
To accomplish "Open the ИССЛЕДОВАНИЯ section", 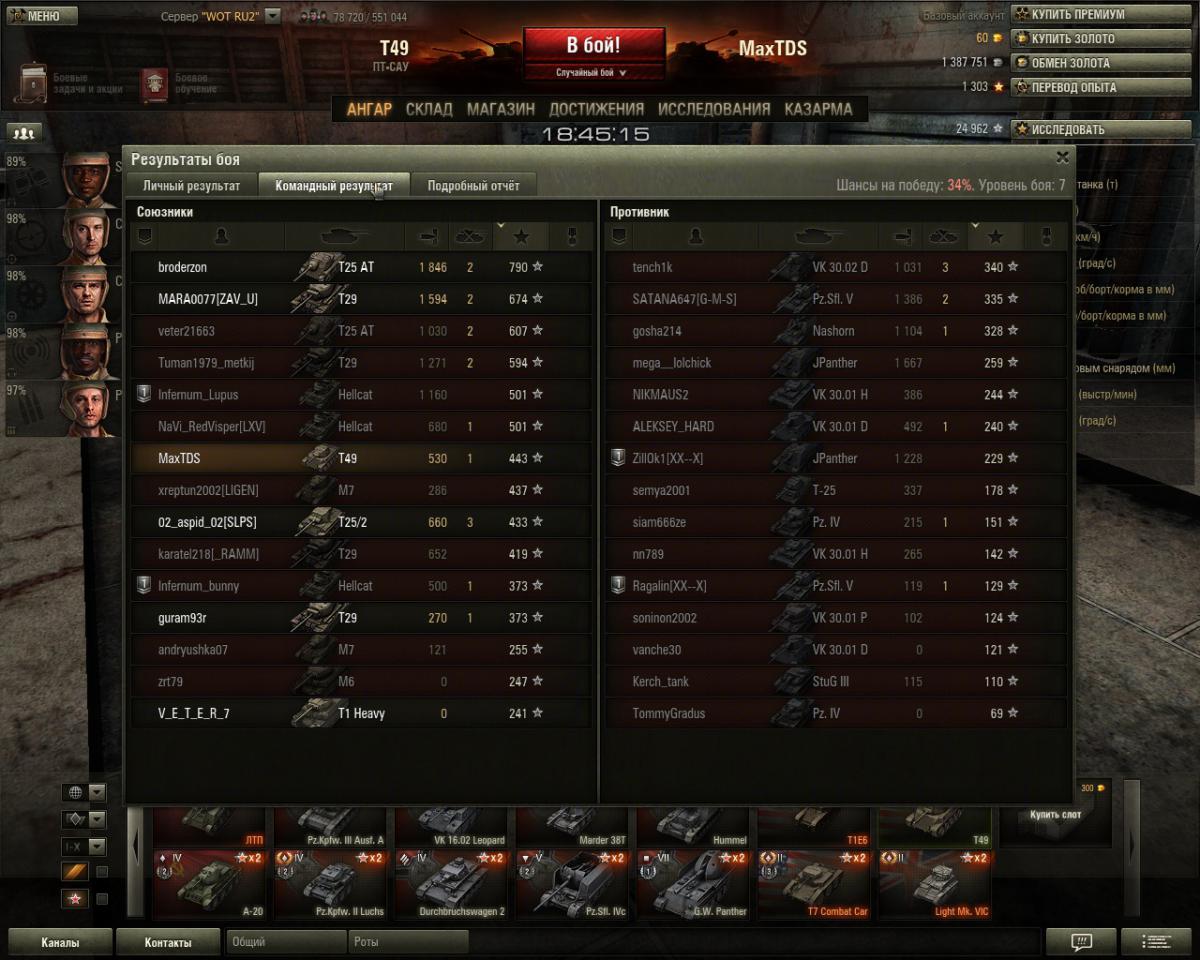I will [714, 109].
